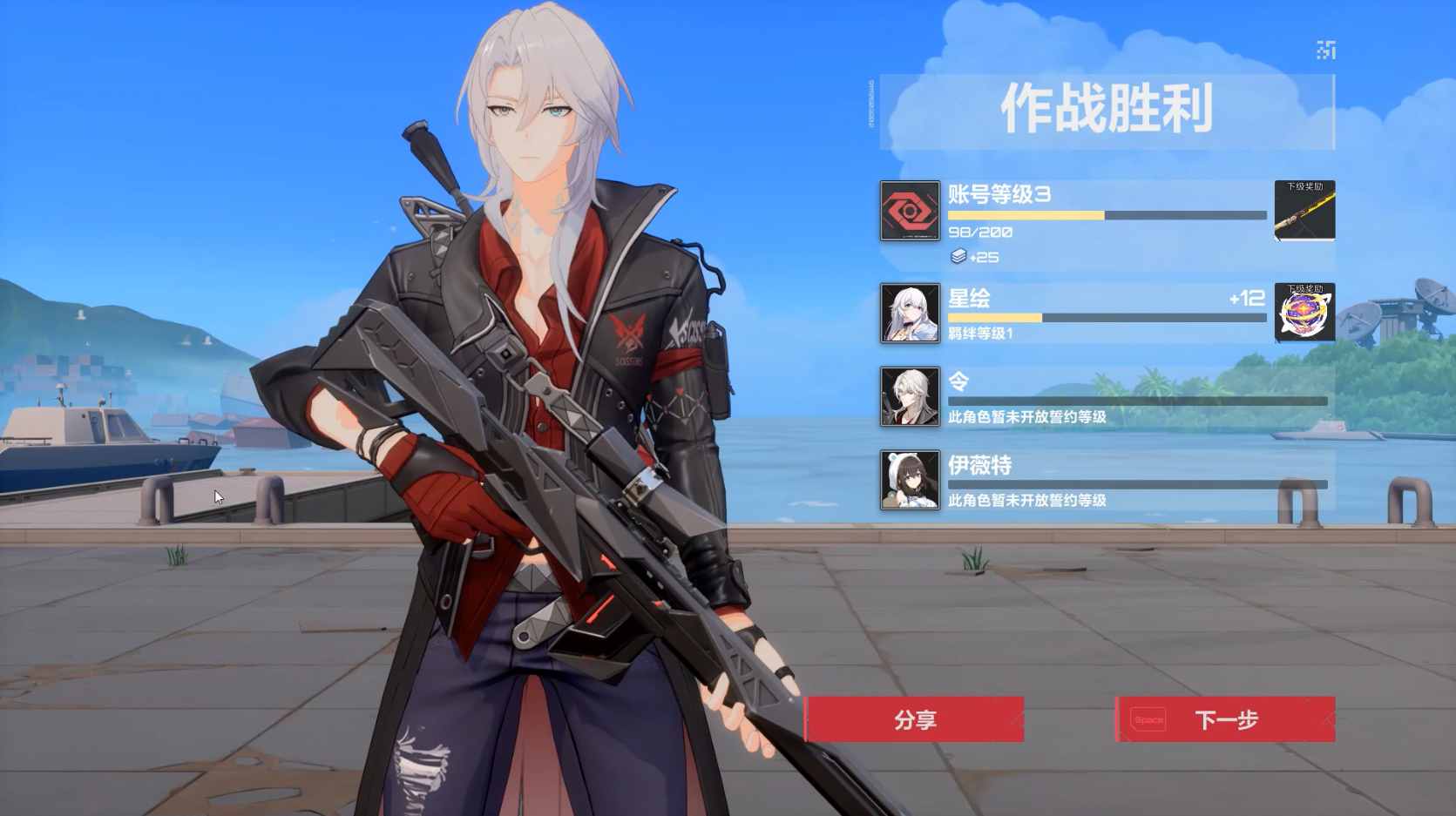Image resolution: width=1456 pixels, height=816 pixels.
Task: Select 伊薇特's character portrait
Action: 909,482
